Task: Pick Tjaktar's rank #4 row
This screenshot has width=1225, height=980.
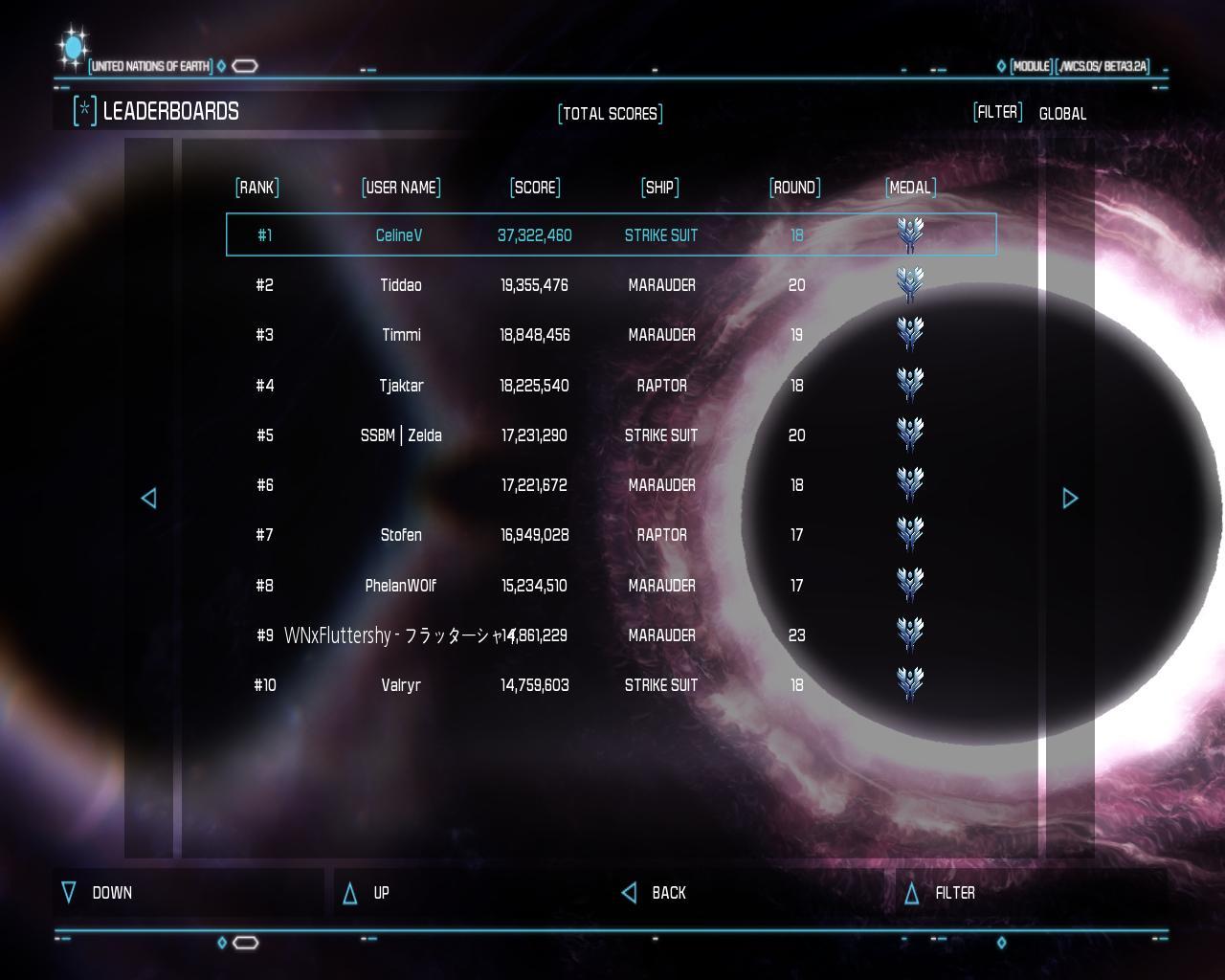Action: pyautogui.click(x=611, y=386)
